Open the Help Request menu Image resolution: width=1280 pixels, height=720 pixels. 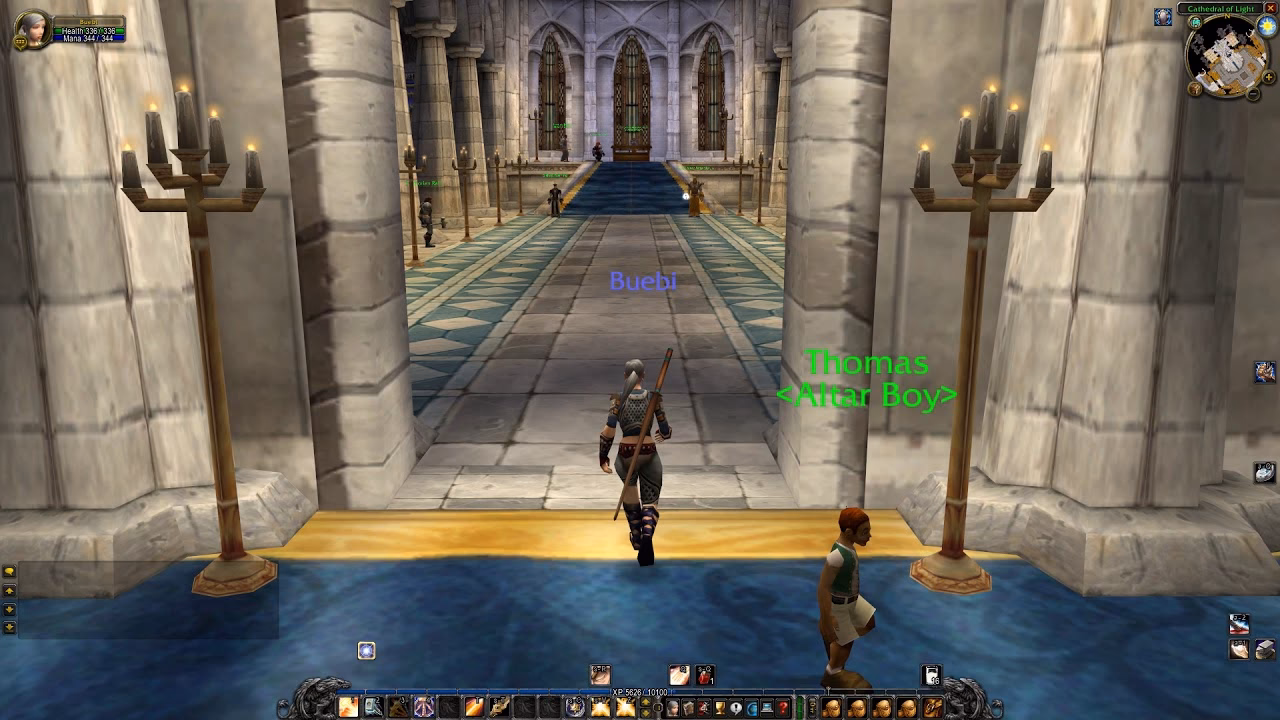[782, 706]
